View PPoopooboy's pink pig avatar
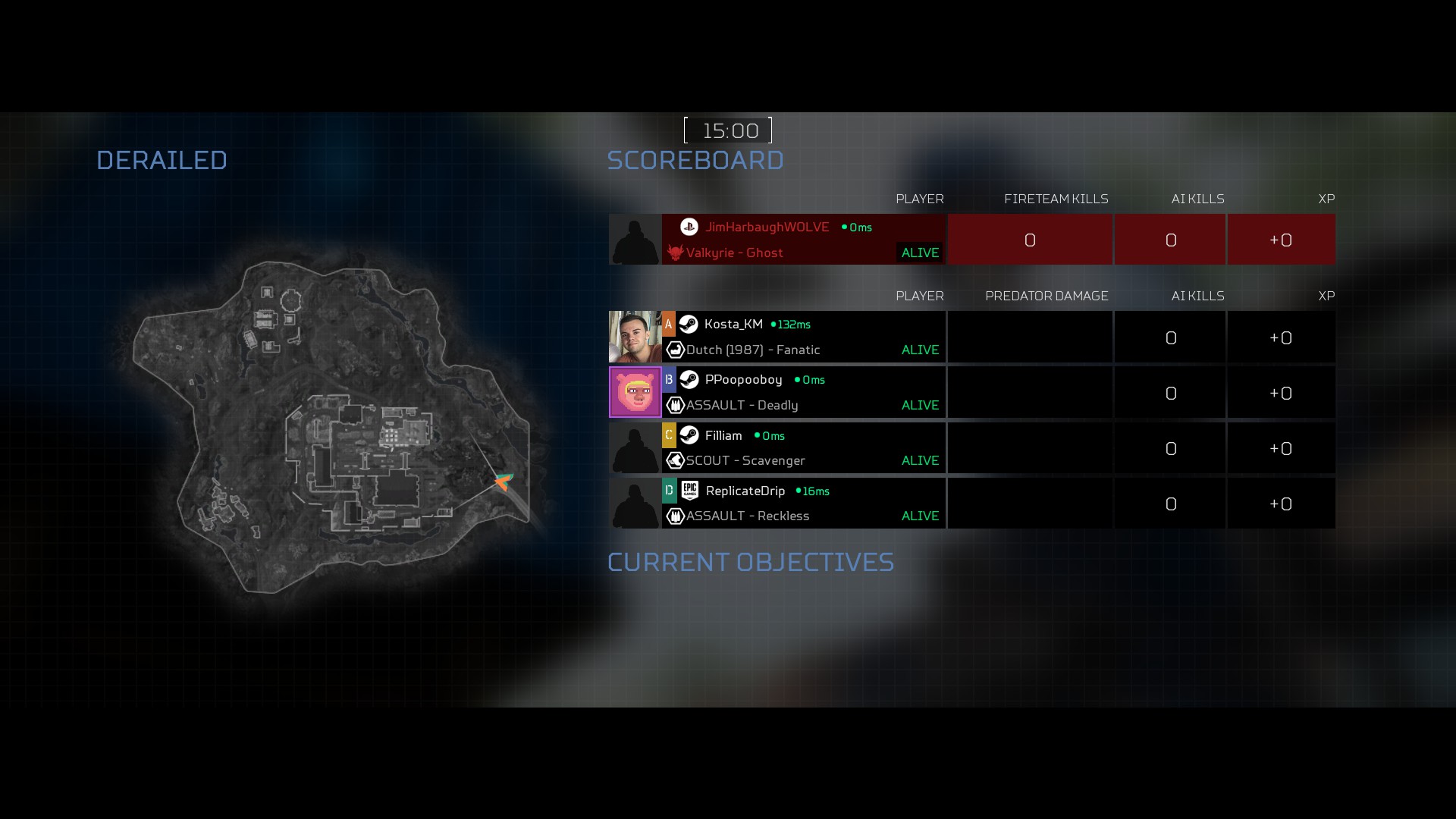Image resolution: width=1456 pixels, height=819 pixels. 635,392
